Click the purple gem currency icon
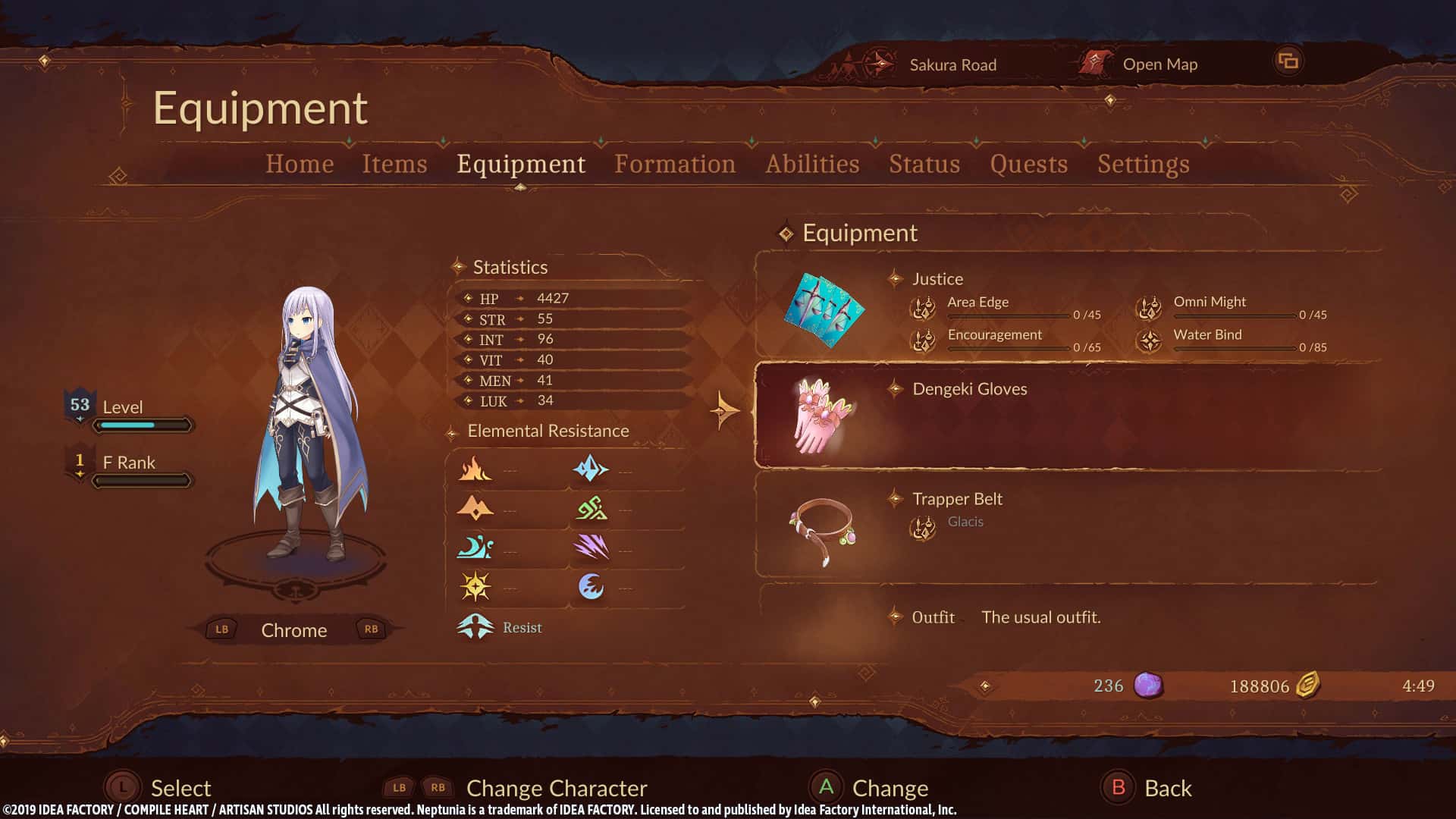 click(x=1147, y=685)
